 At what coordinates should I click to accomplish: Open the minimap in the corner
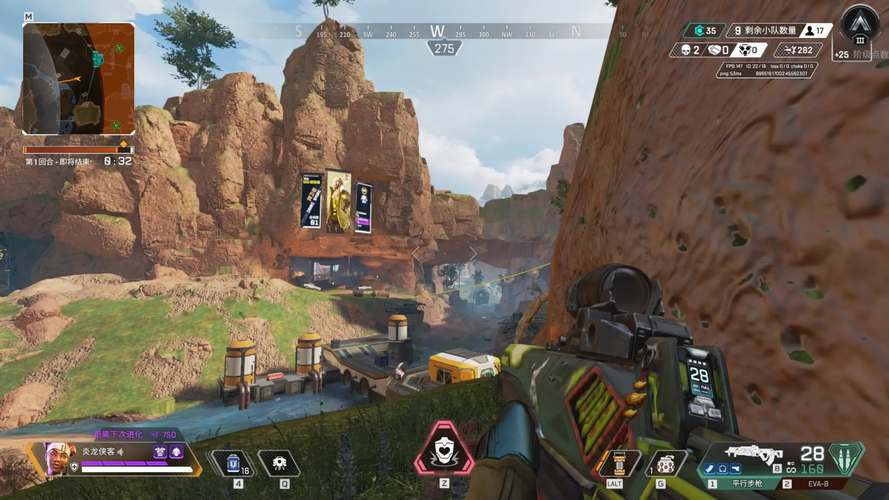[78, 79]
